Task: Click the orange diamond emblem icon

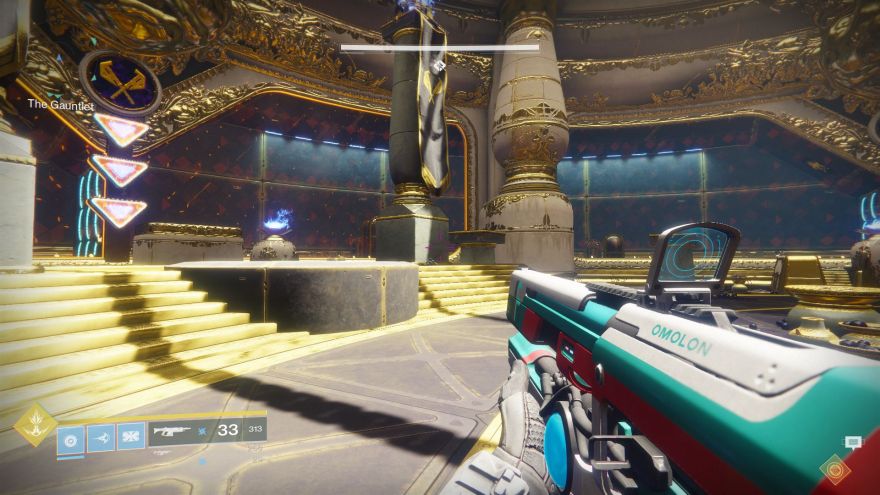Action: click(834, 469)
